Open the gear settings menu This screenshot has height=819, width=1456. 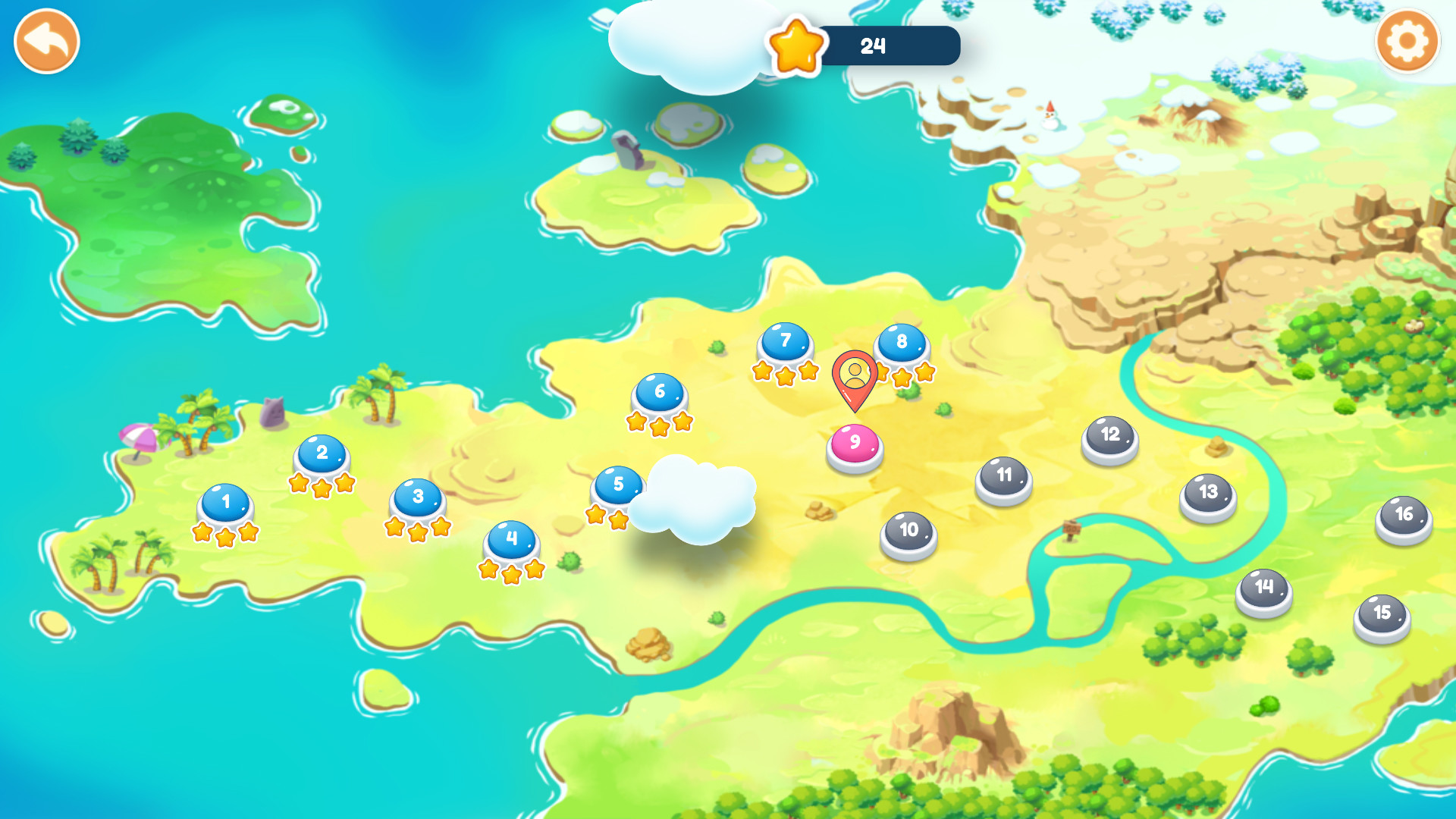point(1407,42)
